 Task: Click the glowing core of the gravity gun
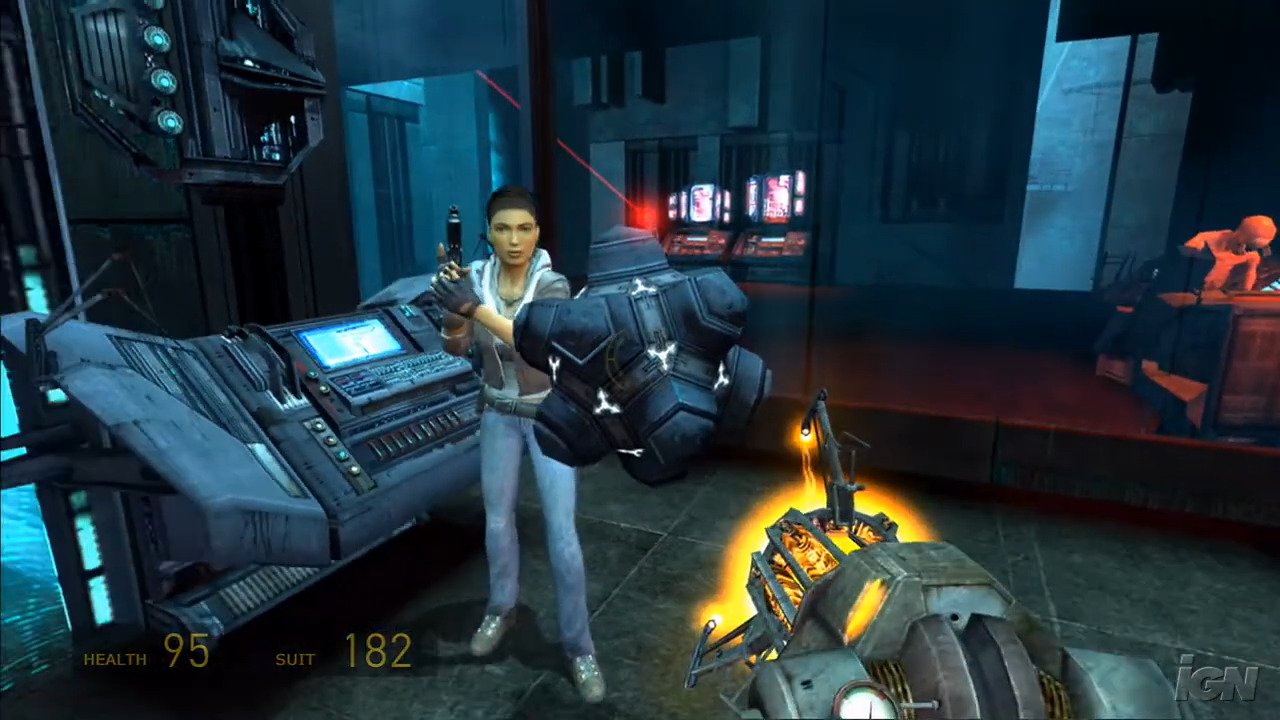click(x=800, y=560)
